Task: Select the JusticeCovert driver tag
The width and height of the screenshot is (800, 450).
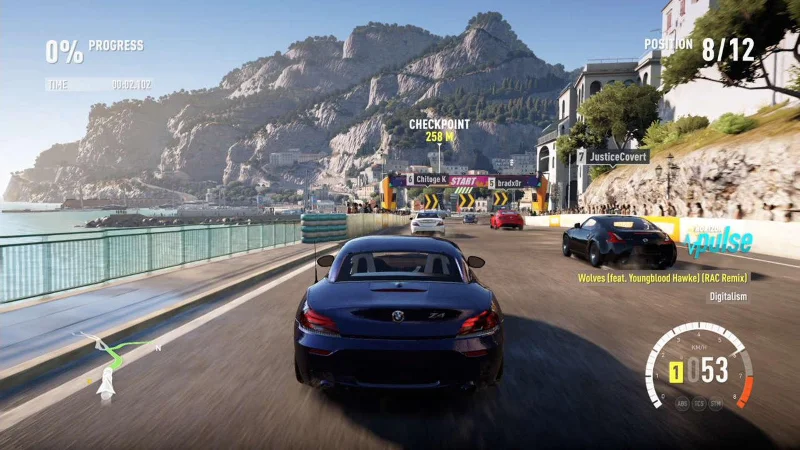Action: click(x=612, y=157)
